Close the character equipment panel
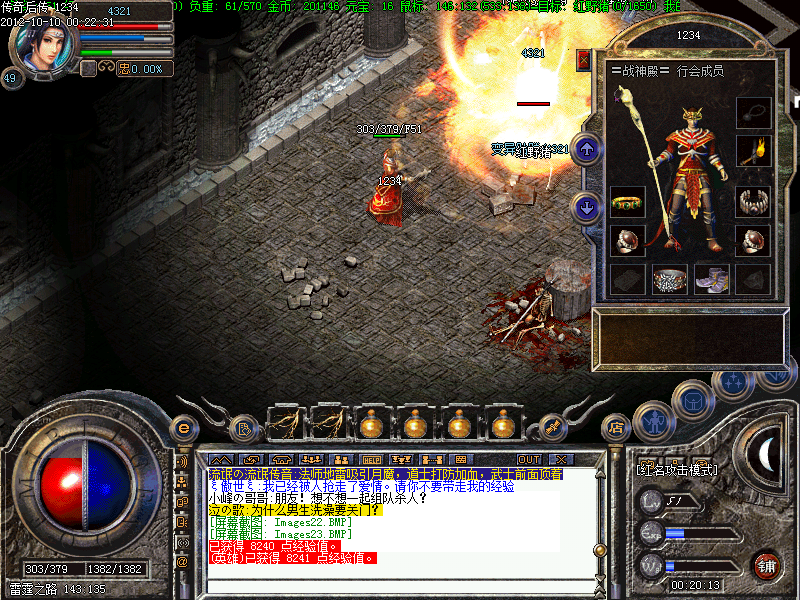 [584, 60]
